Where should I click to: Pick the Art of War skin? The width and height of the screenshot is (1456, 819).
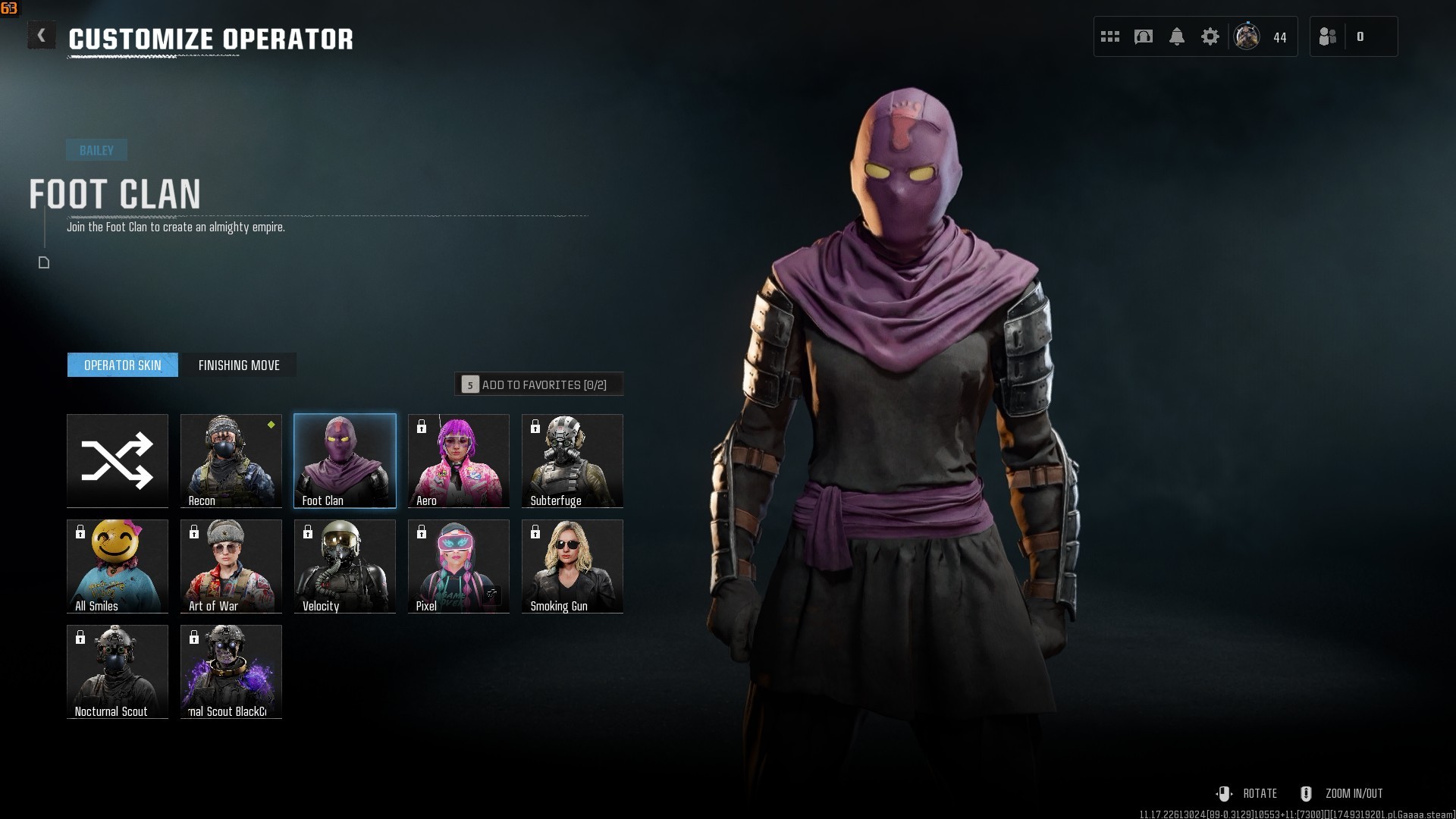pyautogui.click(x=231, y=566)
